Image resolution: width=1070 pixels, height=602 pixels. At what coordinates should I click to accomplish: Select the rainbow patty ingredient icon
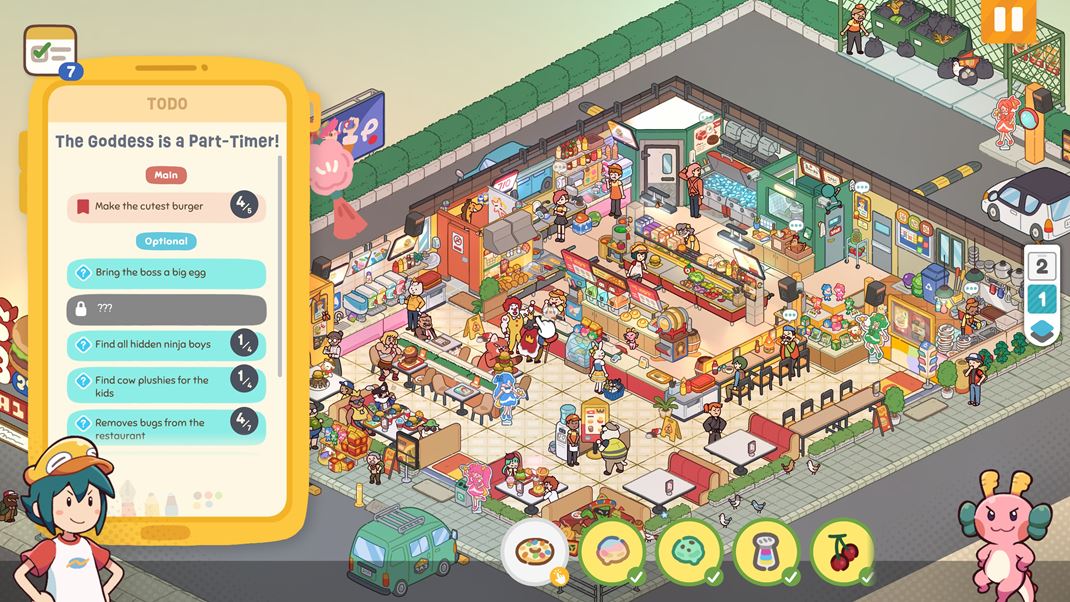pos(611,551)
